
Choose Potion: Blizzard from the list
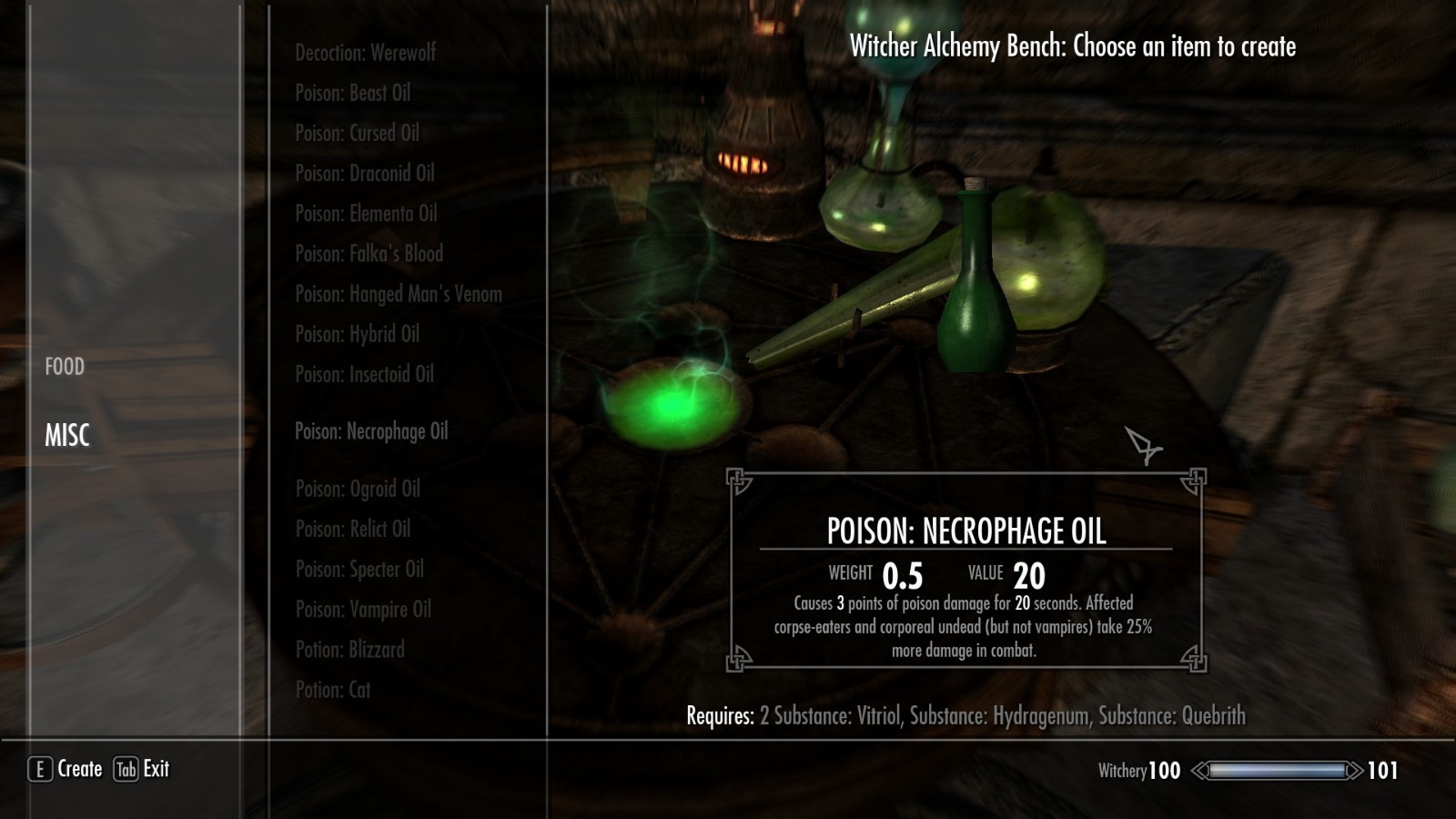click(x=349, y=650)
